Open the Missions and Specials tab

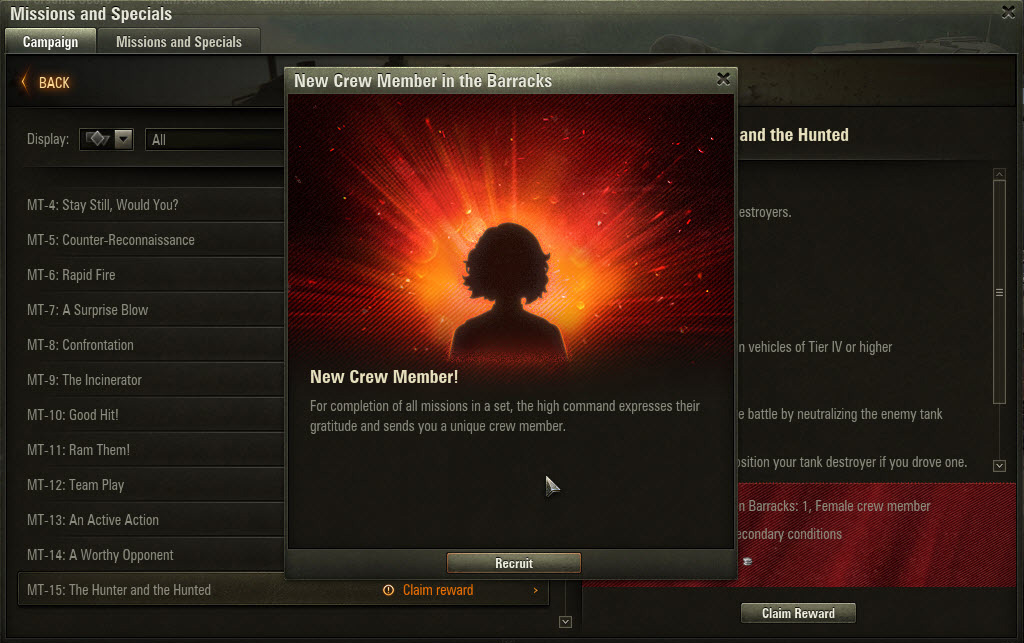pyautogui.click(x=178, y=42)
